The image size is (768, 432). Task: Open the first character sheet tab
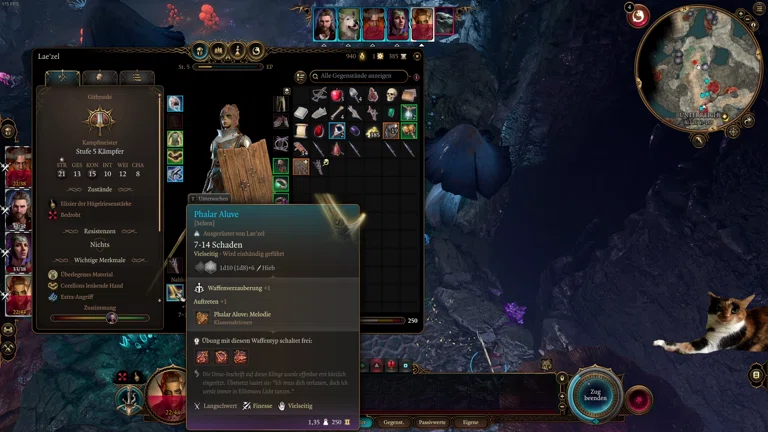pos(62,77)
